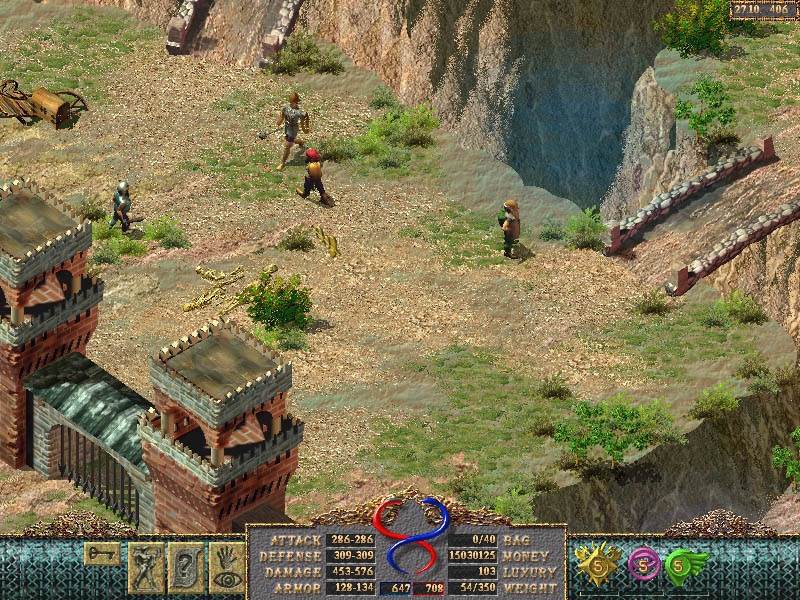Activate the hand and eye icon
This screenshot has width=800, height=600.
click(227, 567)
